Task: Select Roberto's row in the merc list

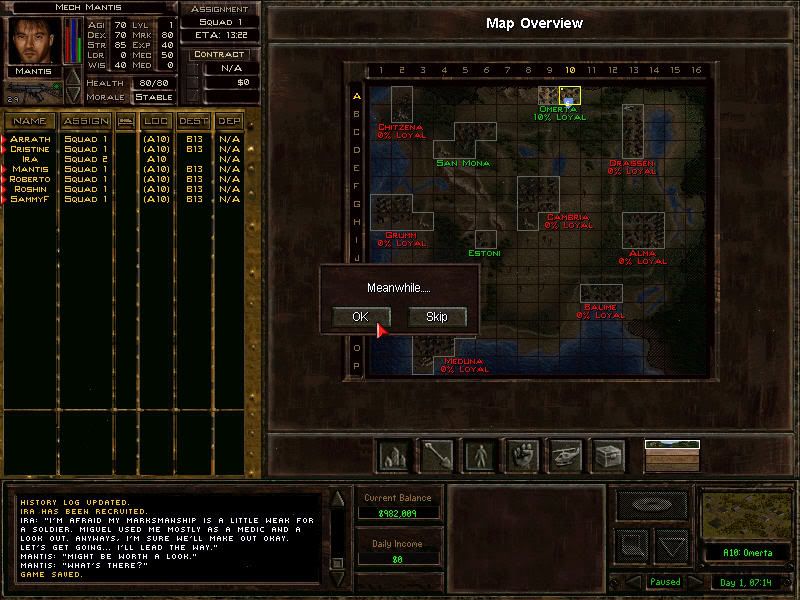Action: point(30,179)
